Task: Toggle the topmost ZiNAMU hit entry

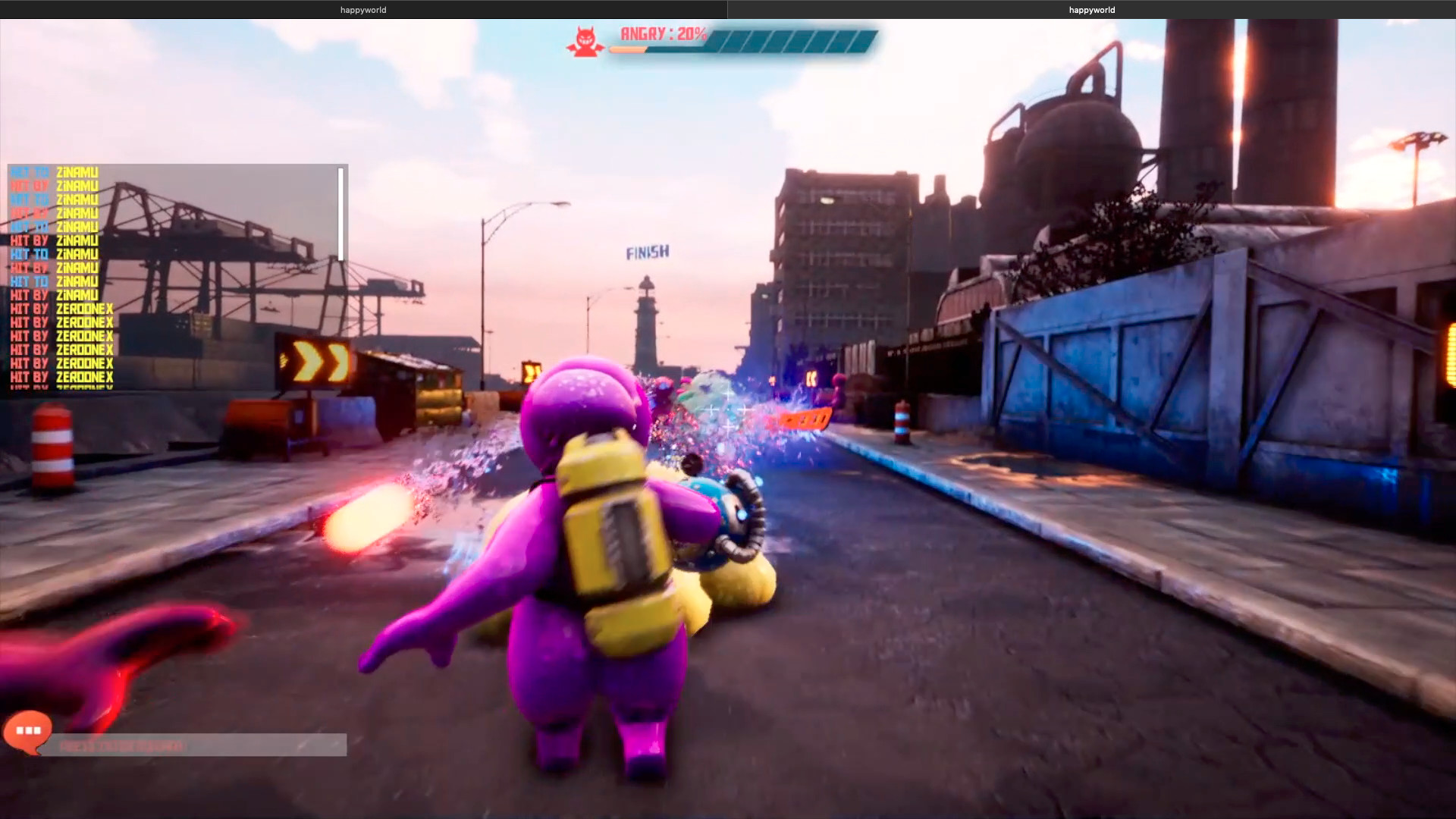Action: point(53,171)
